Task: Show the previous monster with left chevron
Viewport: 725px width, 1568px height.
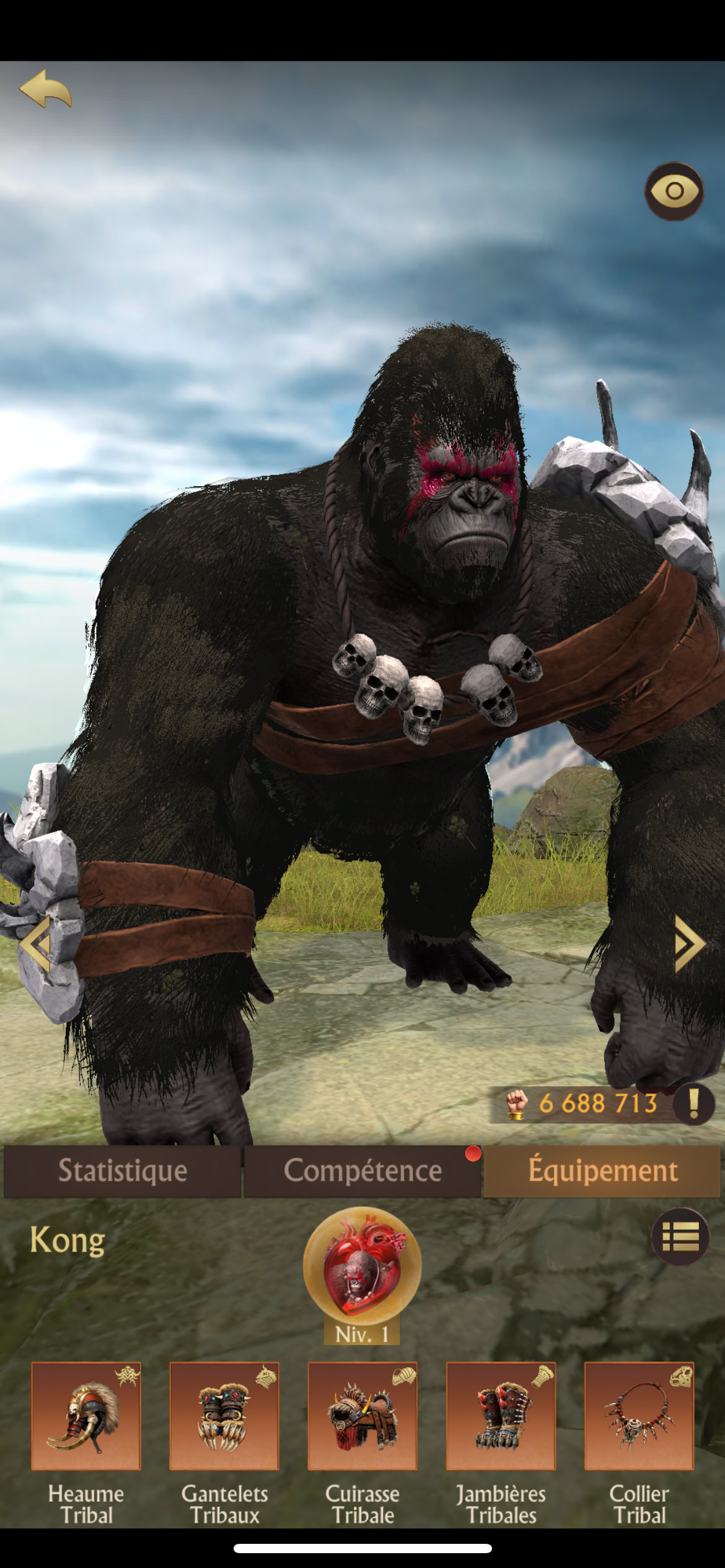Action: point(36,944)
